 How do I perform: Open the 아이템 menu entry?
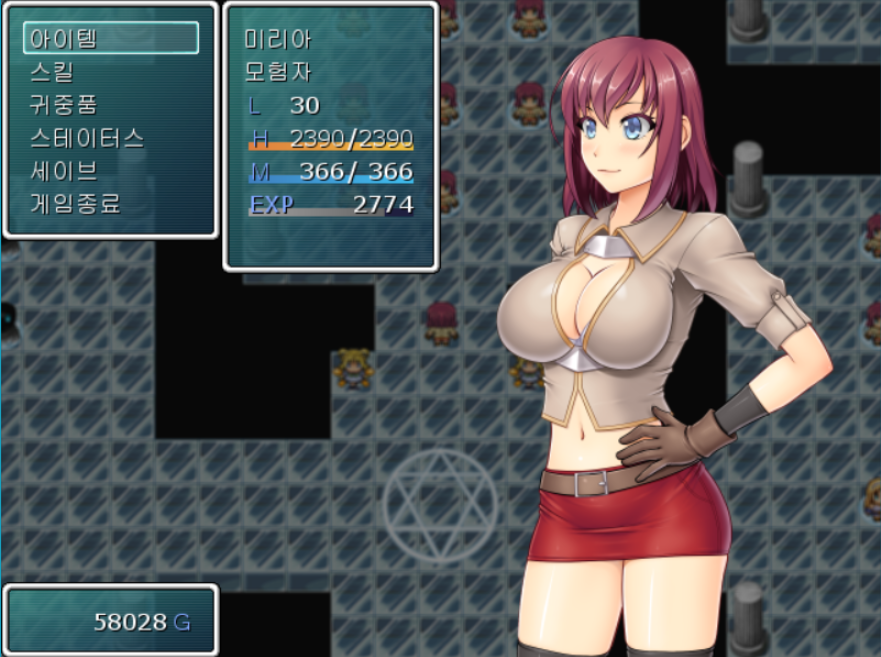pos(110,39)
